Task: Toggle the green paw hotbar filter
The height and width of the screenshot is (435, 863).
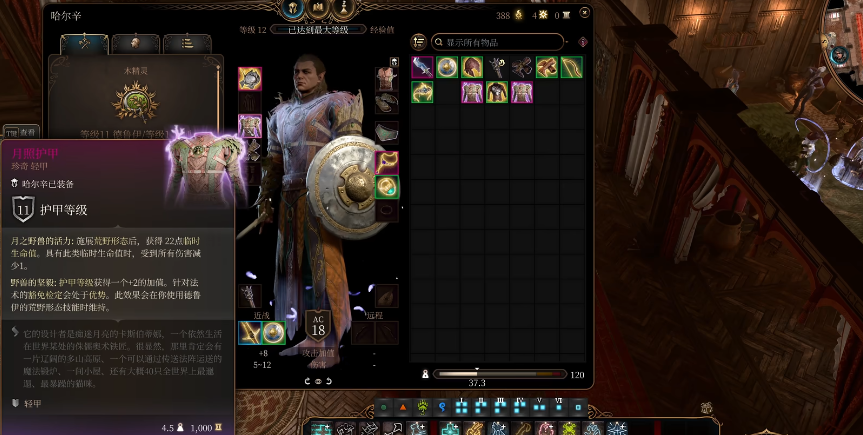Action: pos(422,407)
